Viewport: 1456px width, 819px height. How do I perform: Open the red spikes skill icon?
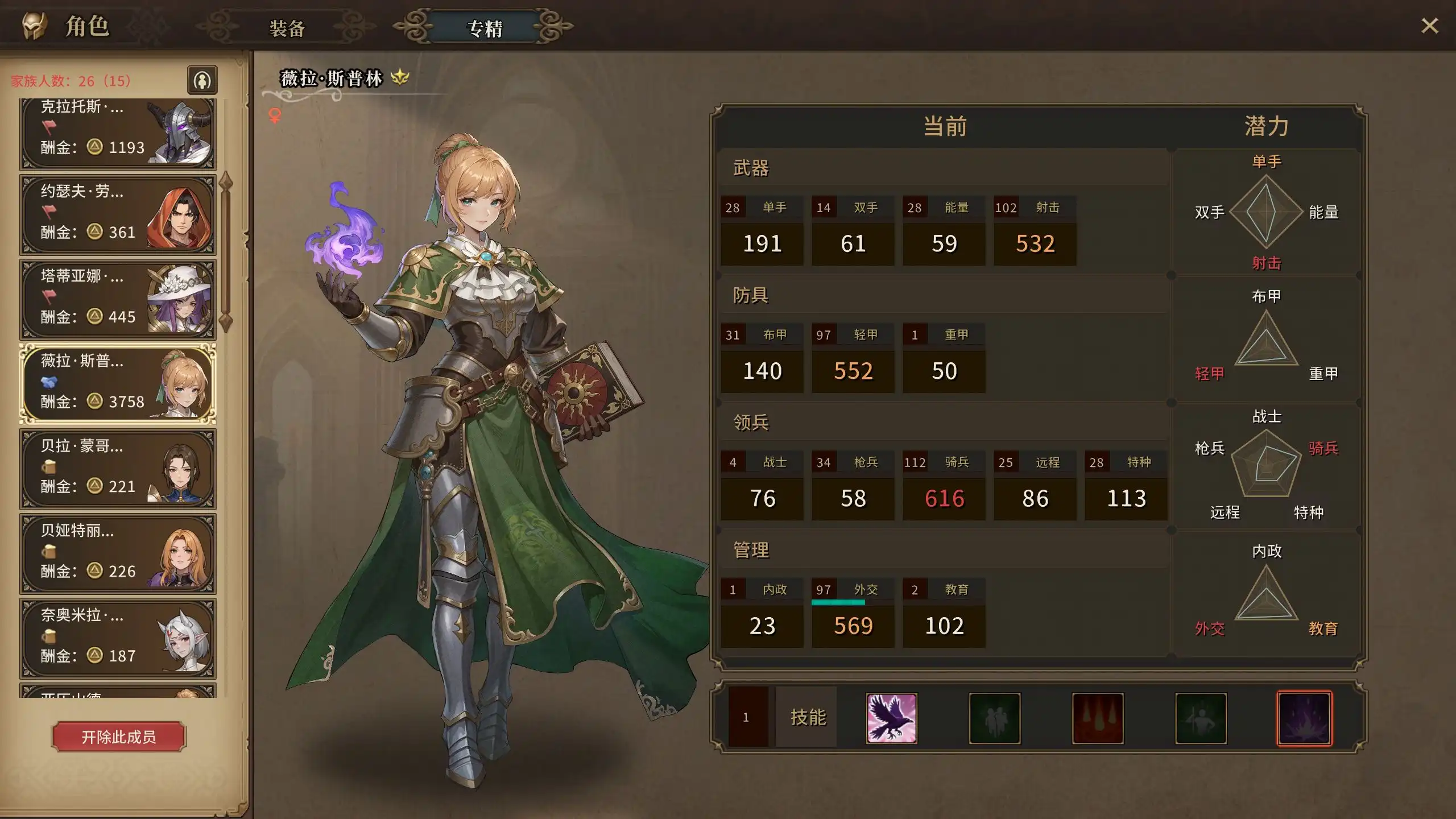1098,719
